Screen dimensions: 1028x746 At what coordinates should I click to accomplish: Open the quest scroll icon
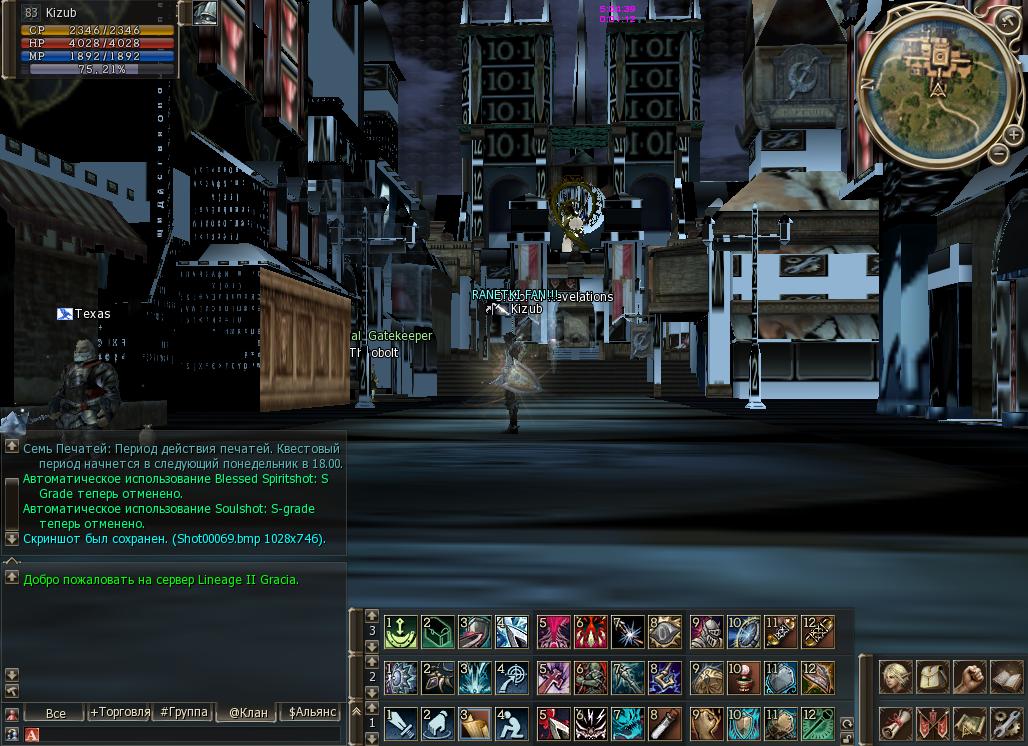(x=894, y=723)
